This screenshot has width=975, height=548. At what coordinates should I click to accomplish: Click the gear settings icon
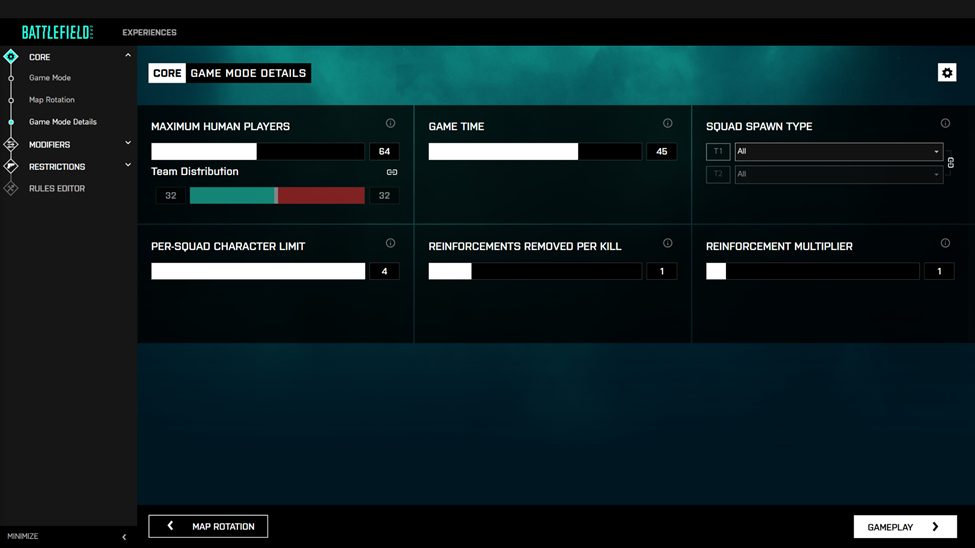pyautogui.click(x=947, y=73)
